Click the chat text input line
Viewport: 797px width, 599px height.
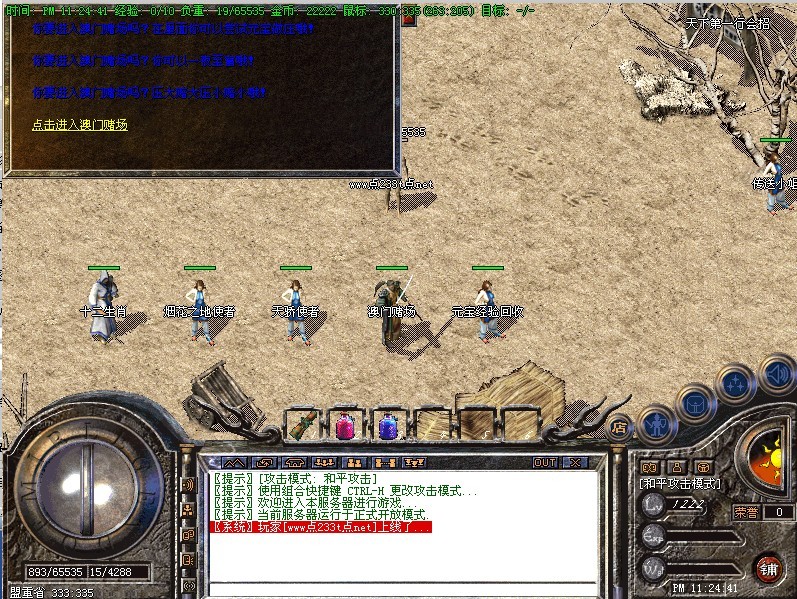pyautogui.click(x=400, y=589)
